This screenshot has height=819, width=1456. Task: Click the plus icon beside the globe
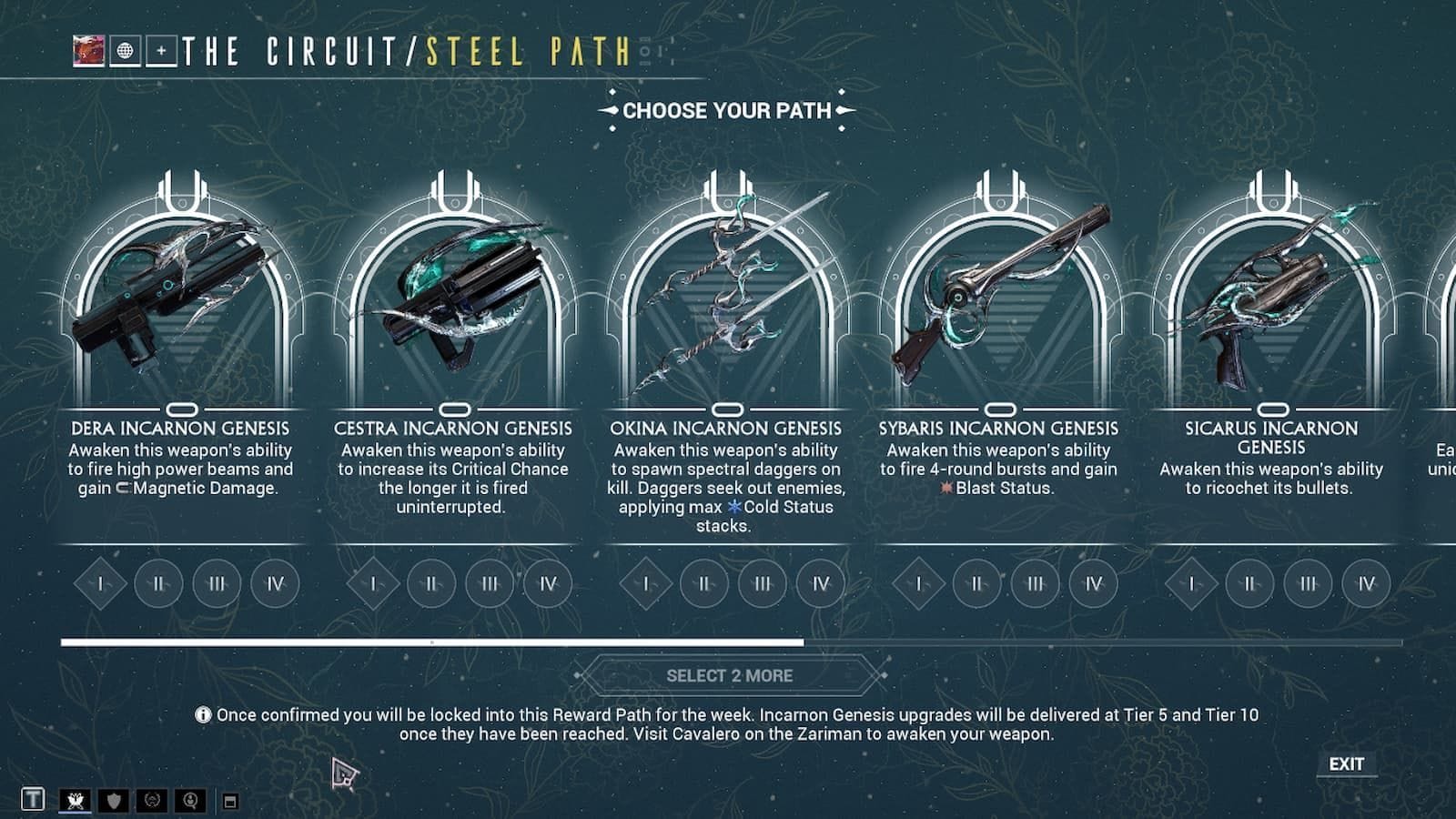tap(161, 52)
